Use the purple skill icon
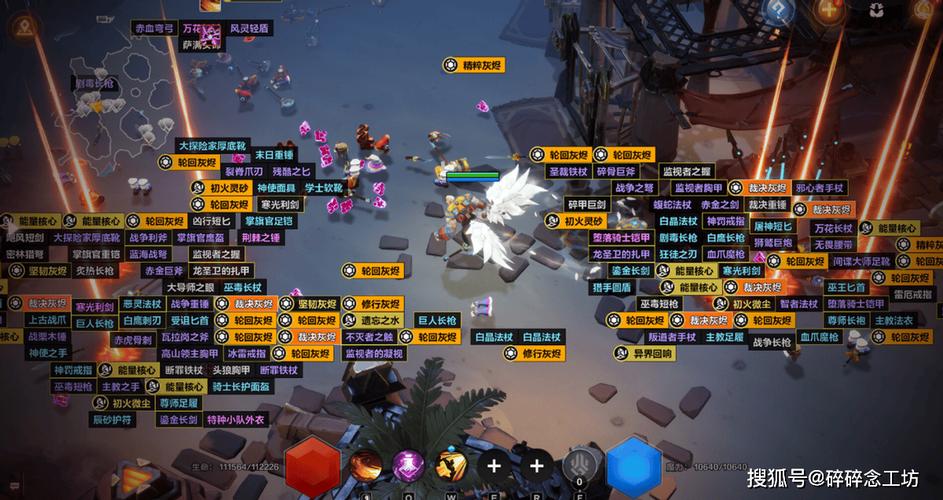The height and width of the screenshot is (500, 943). coord(409,465)
